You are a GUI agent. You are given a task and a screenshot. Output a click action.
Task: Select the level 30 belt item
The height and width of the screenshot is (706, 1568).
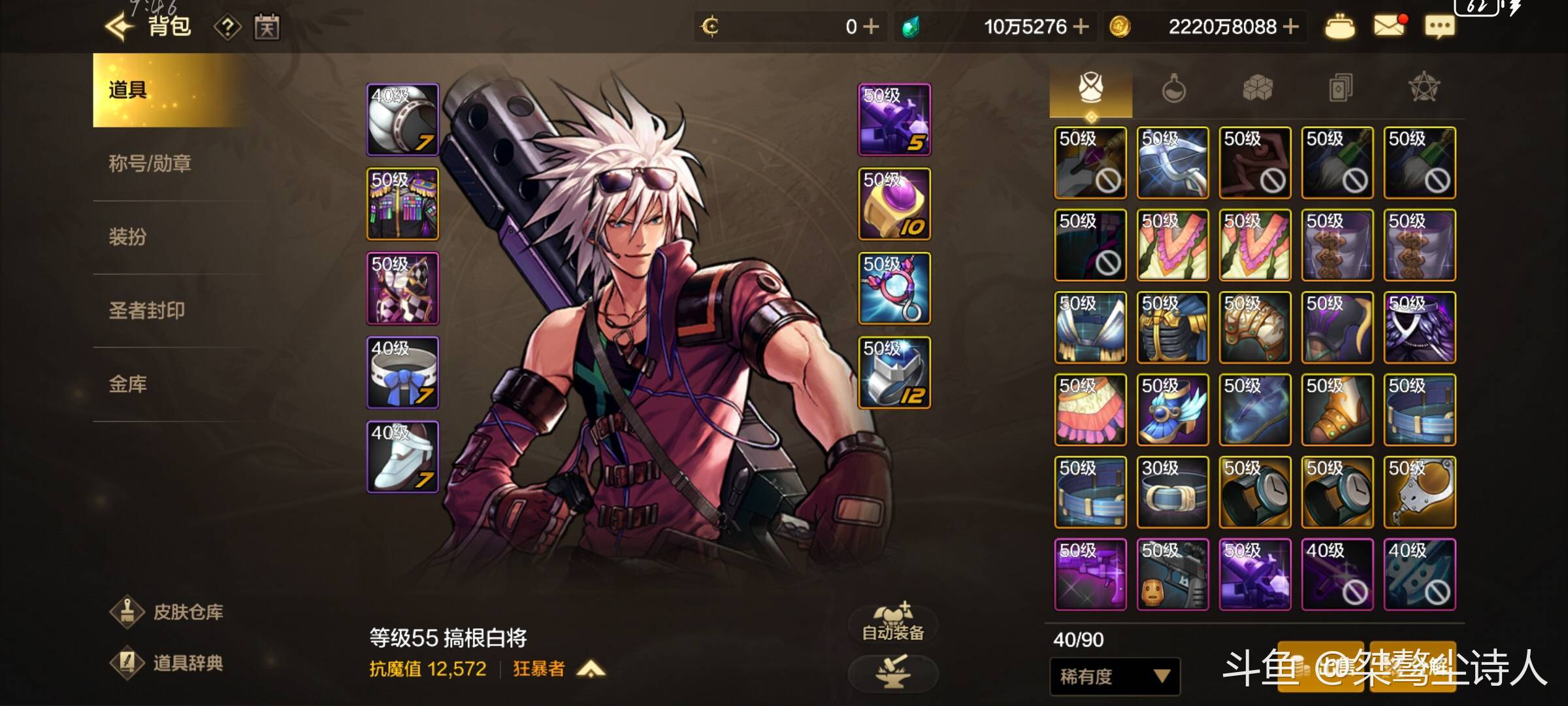pos(1173,492)
